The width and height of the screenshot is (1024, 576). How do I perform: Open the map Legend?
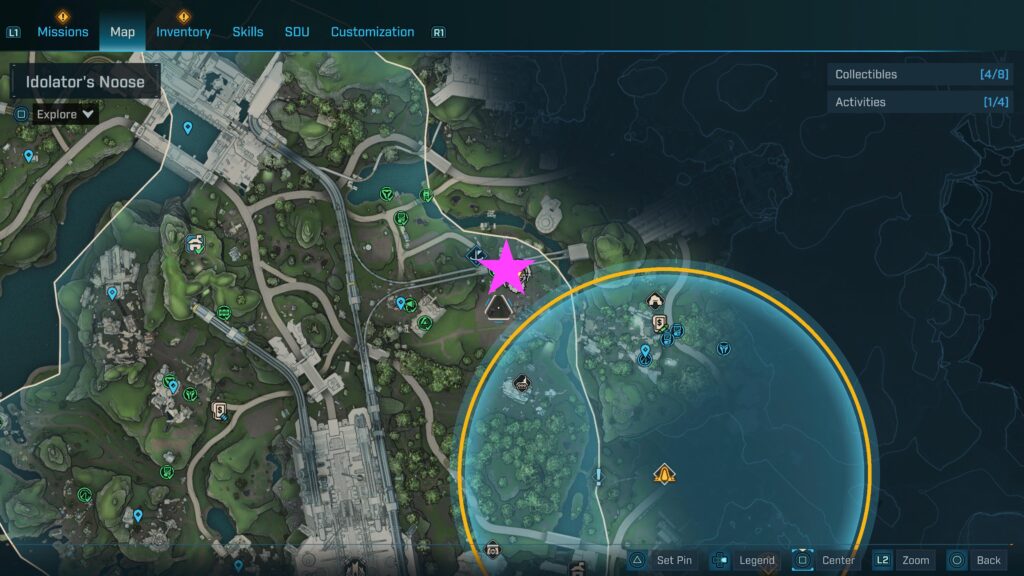pyautogui.click(x=746, y=561)
